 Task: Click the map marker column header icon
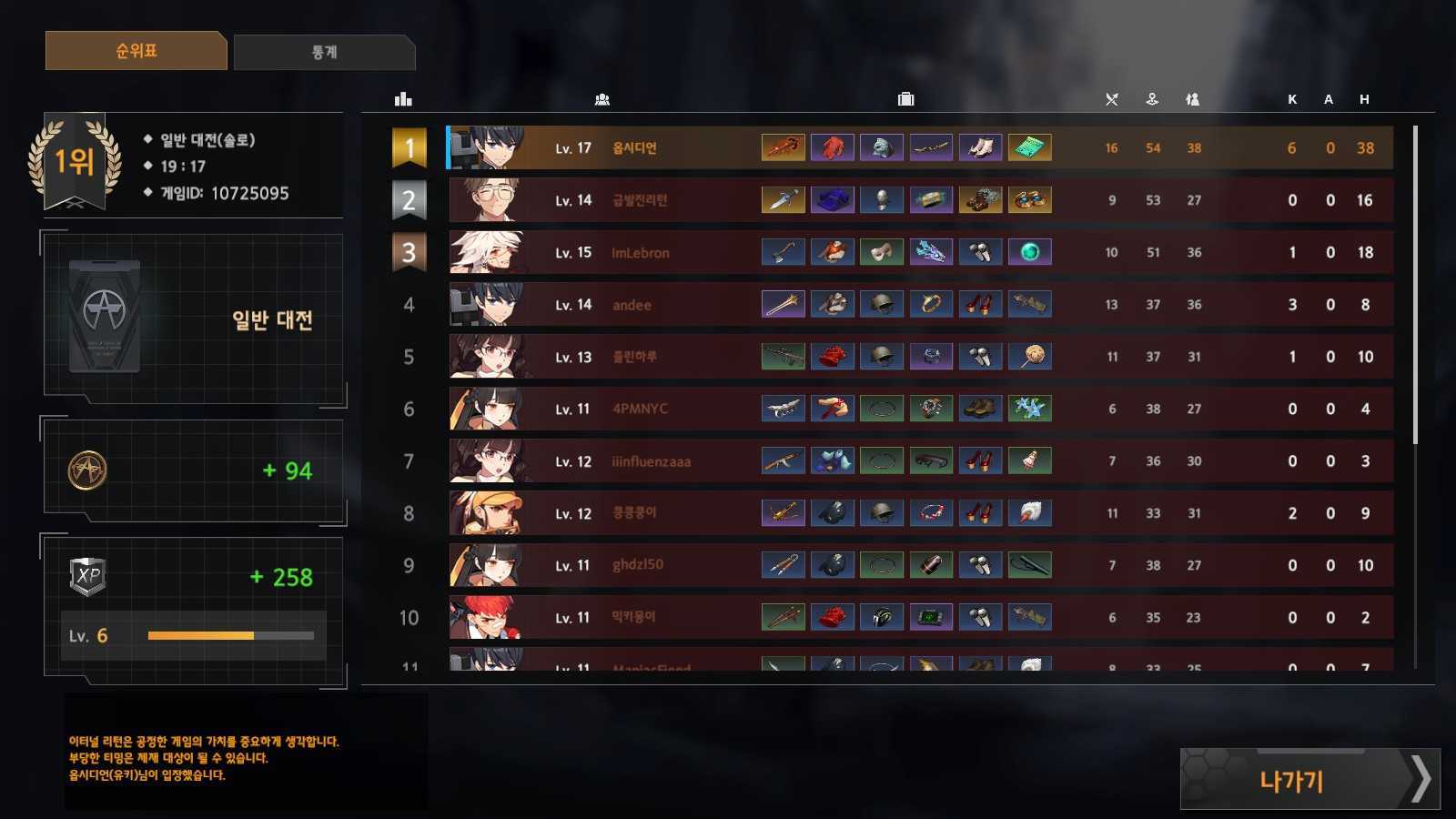click(x=1152, y=98)
